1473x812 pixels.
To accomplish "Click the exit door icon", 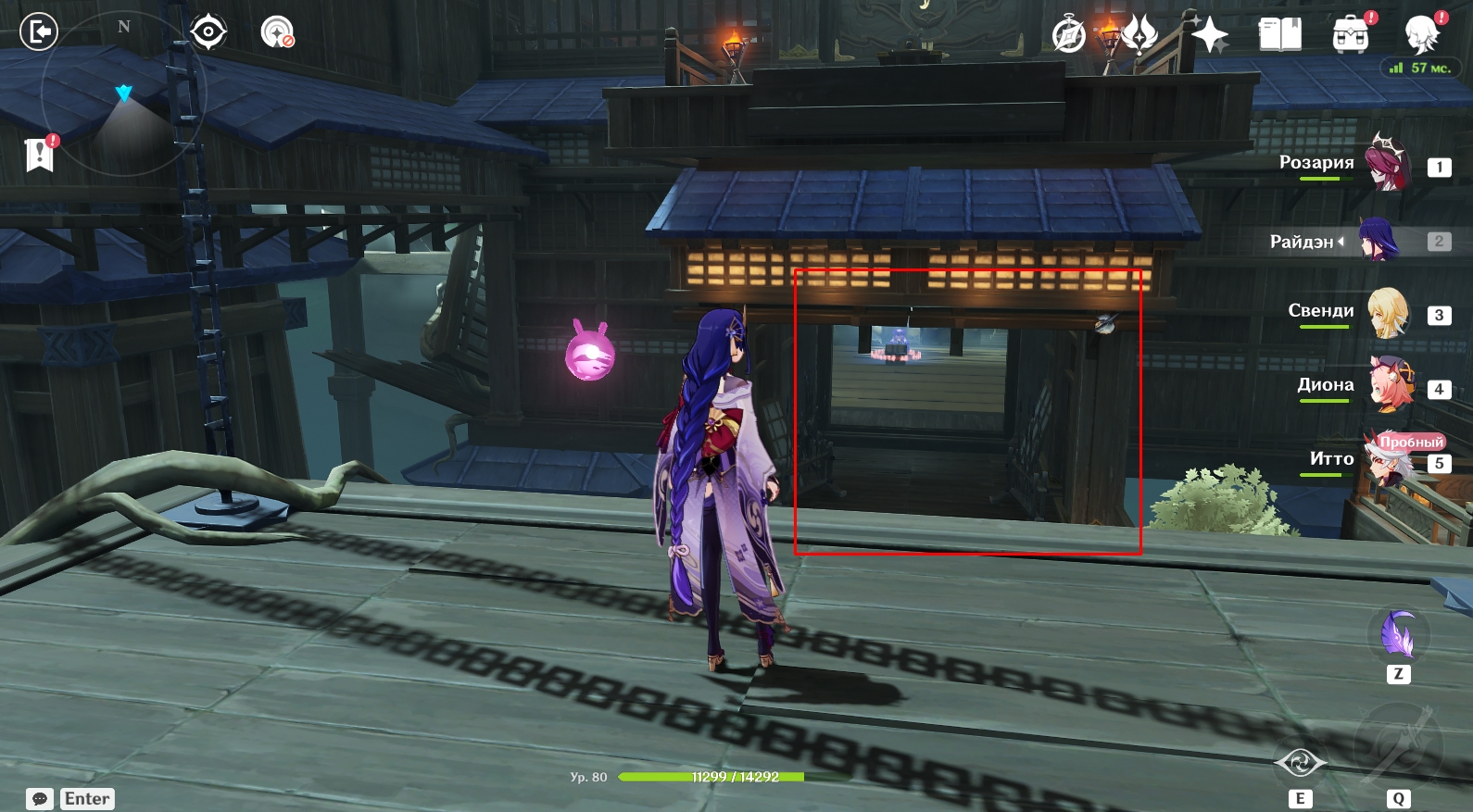I will tap(39, 31).
